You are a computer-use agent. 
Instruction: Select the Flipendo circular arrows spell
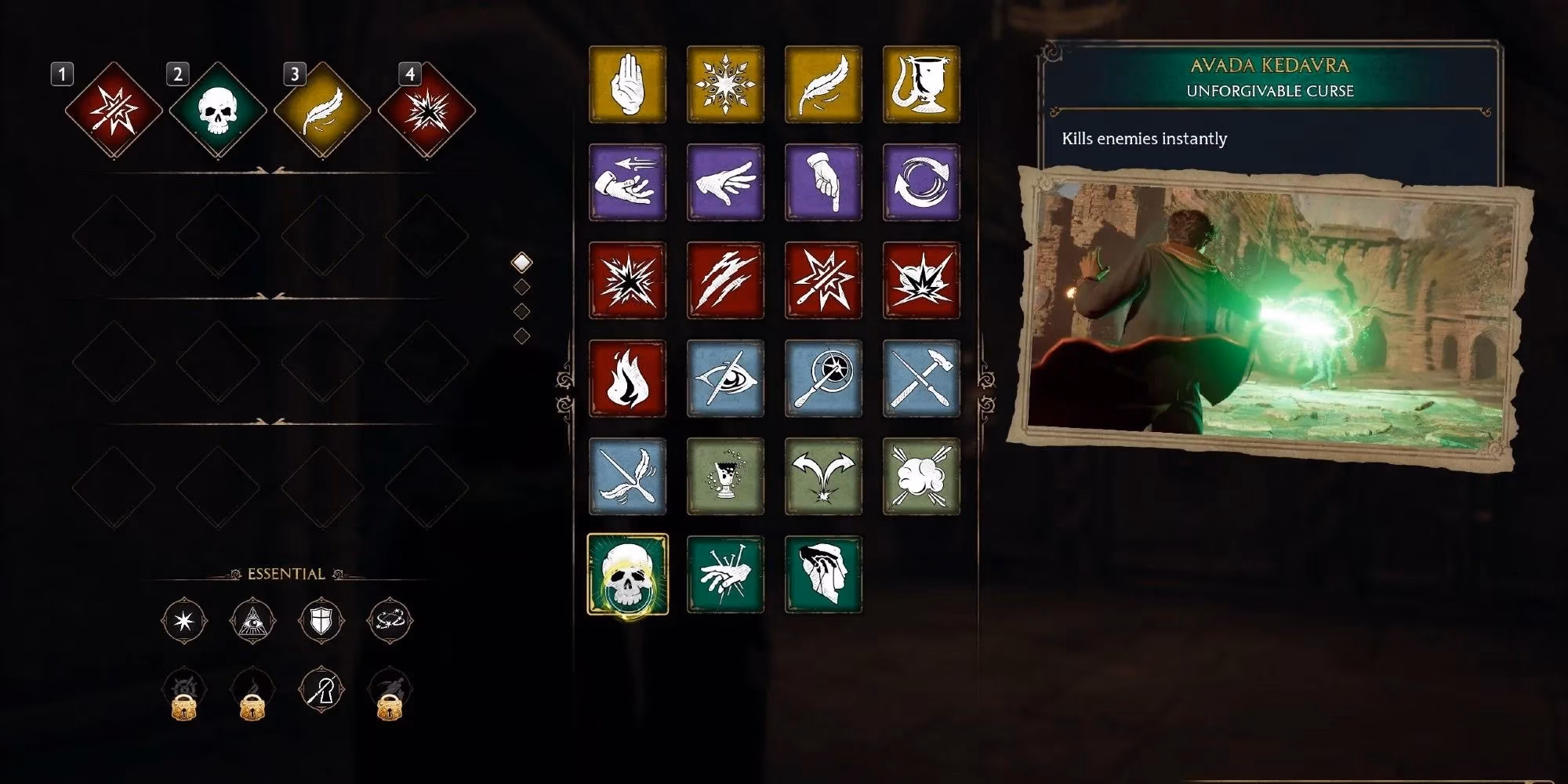[x=921, y=183]
